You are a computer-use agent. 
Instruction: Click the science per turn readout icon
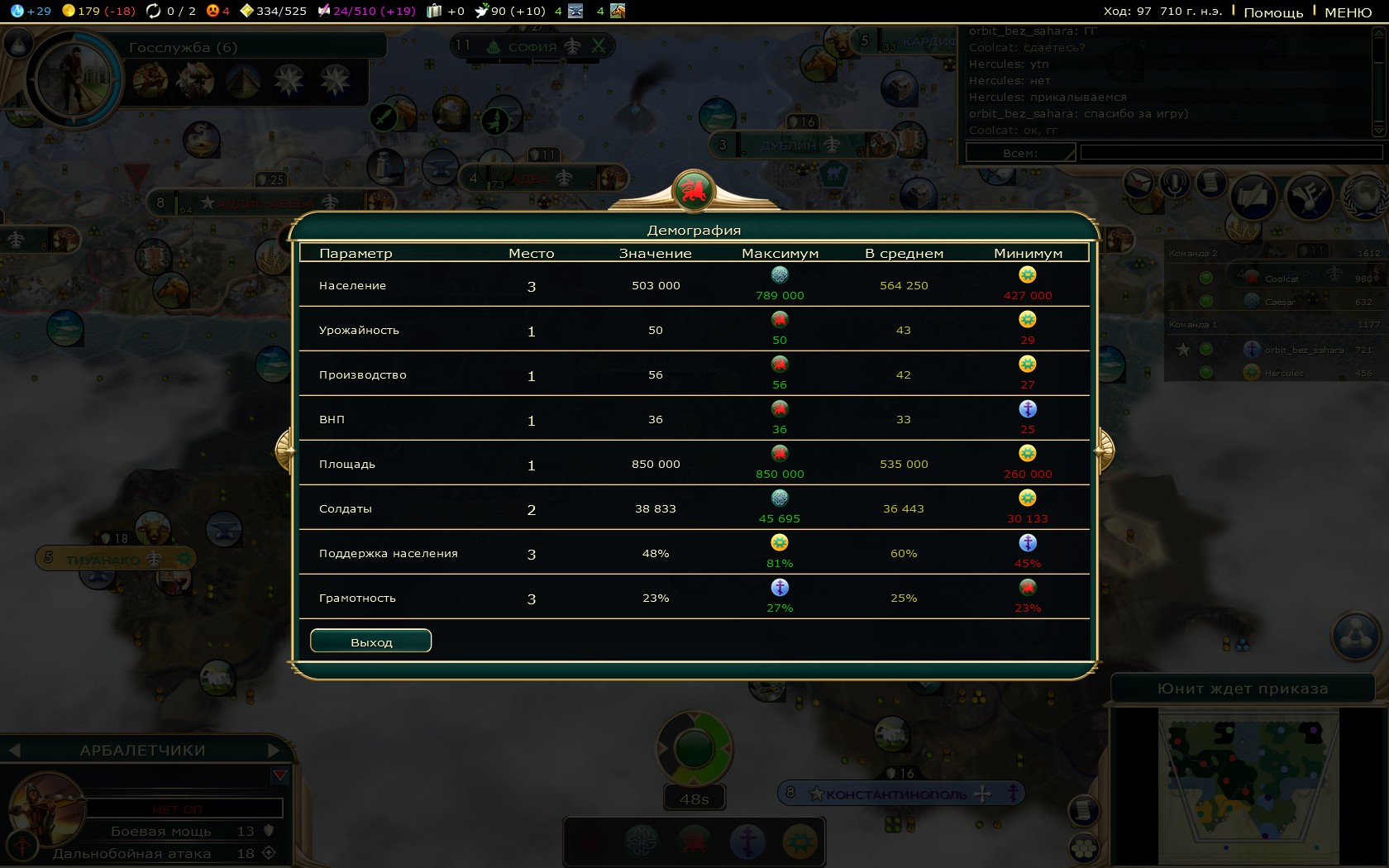pos(17,11)
